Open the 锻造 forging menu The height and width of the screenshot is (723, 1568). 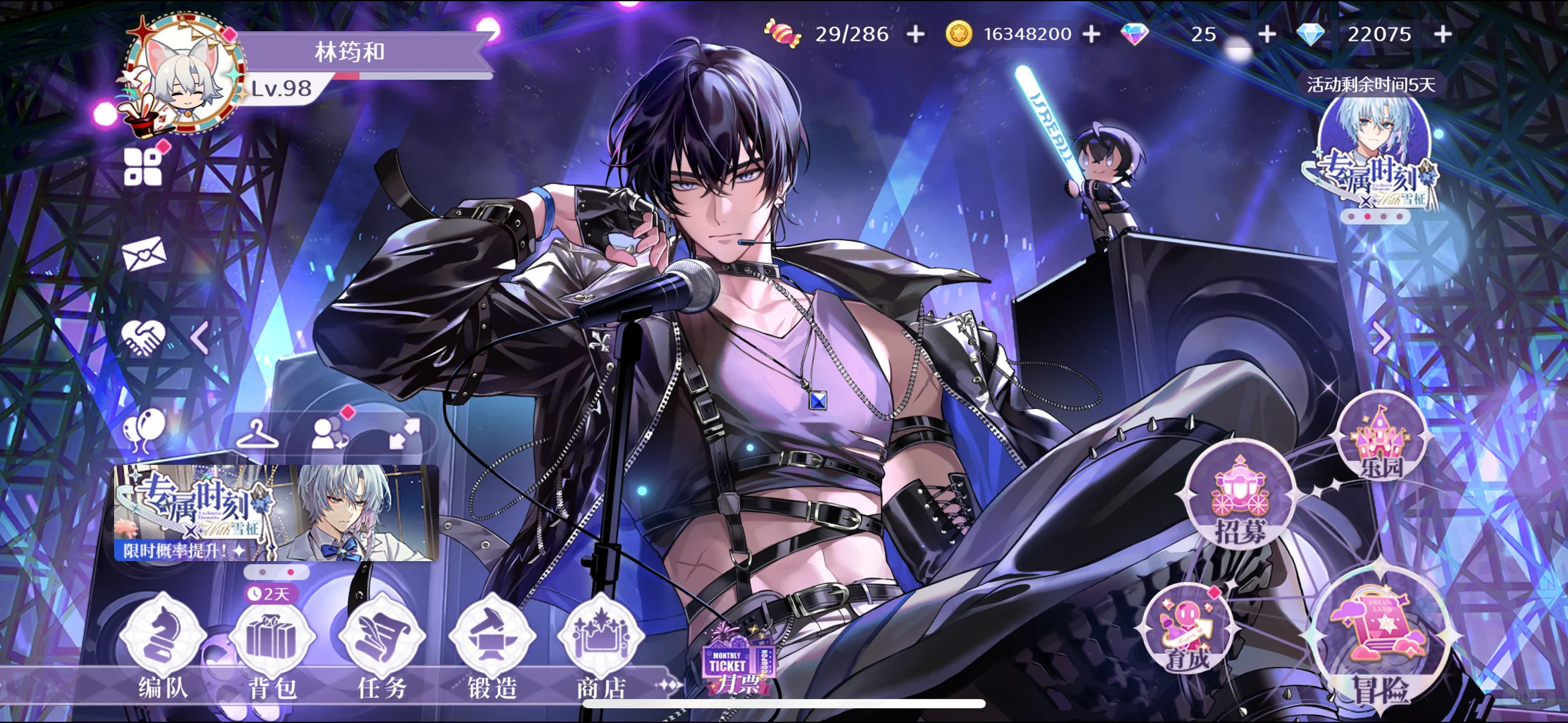pyautogui.click(x=492, y=644)
